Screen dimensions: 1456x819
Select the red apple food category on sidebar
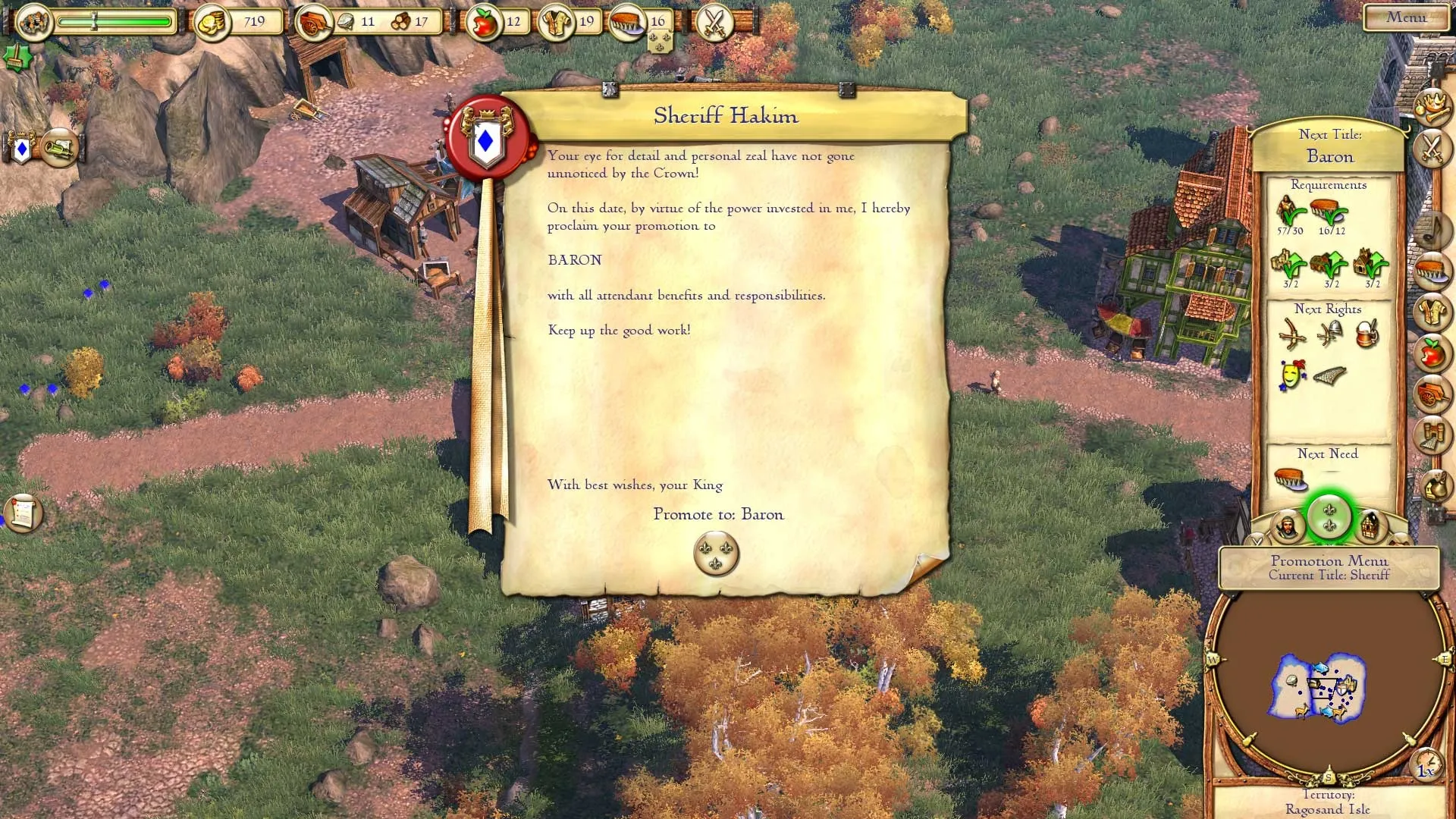pos(1432,353)
